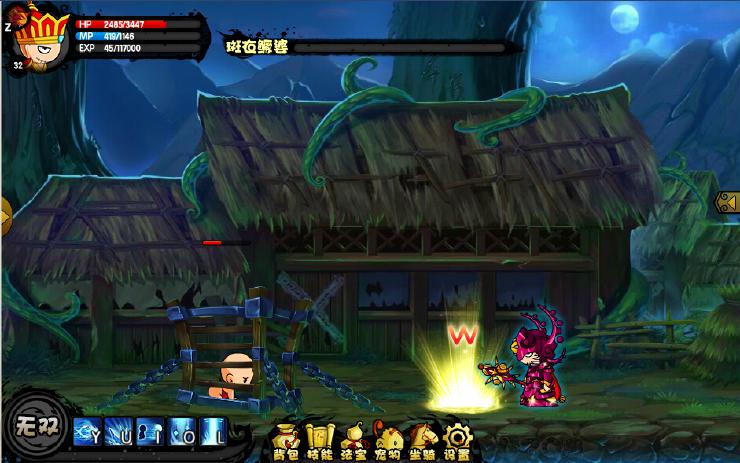The height and width of the screenshot is (463, 740).
Task: Use the skill icon labeled Y
Action: [x=86, y=433]
